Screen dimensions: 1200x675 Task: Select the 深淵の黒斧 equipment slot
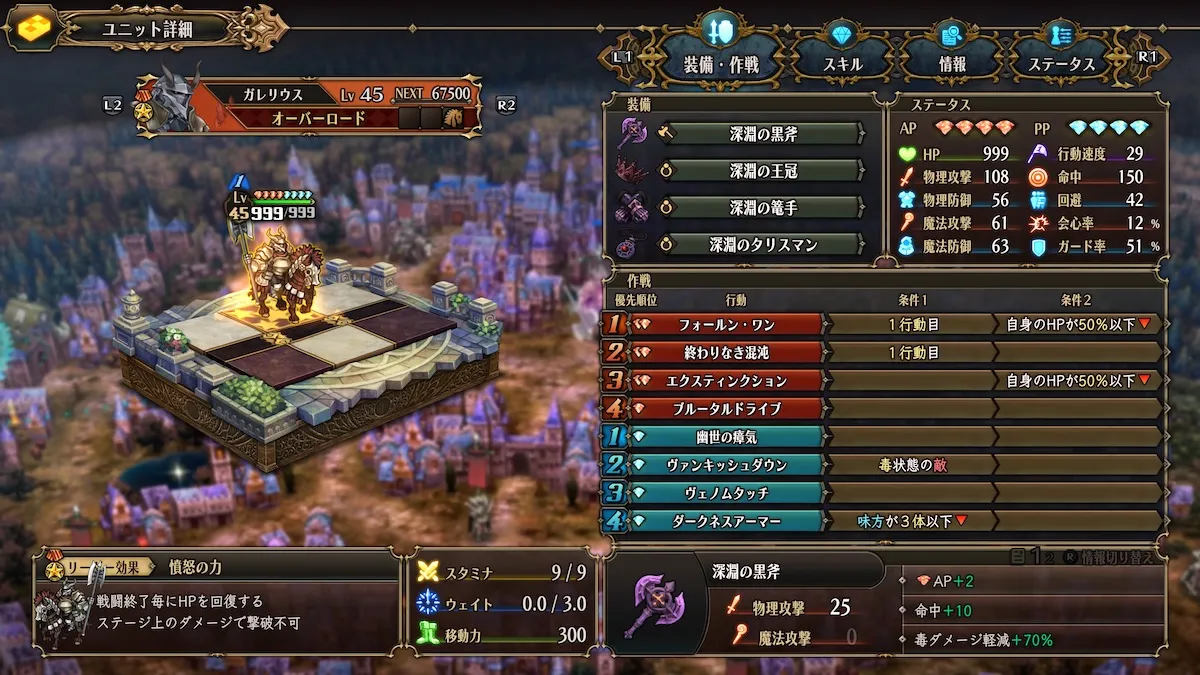(x=762, y=134)
